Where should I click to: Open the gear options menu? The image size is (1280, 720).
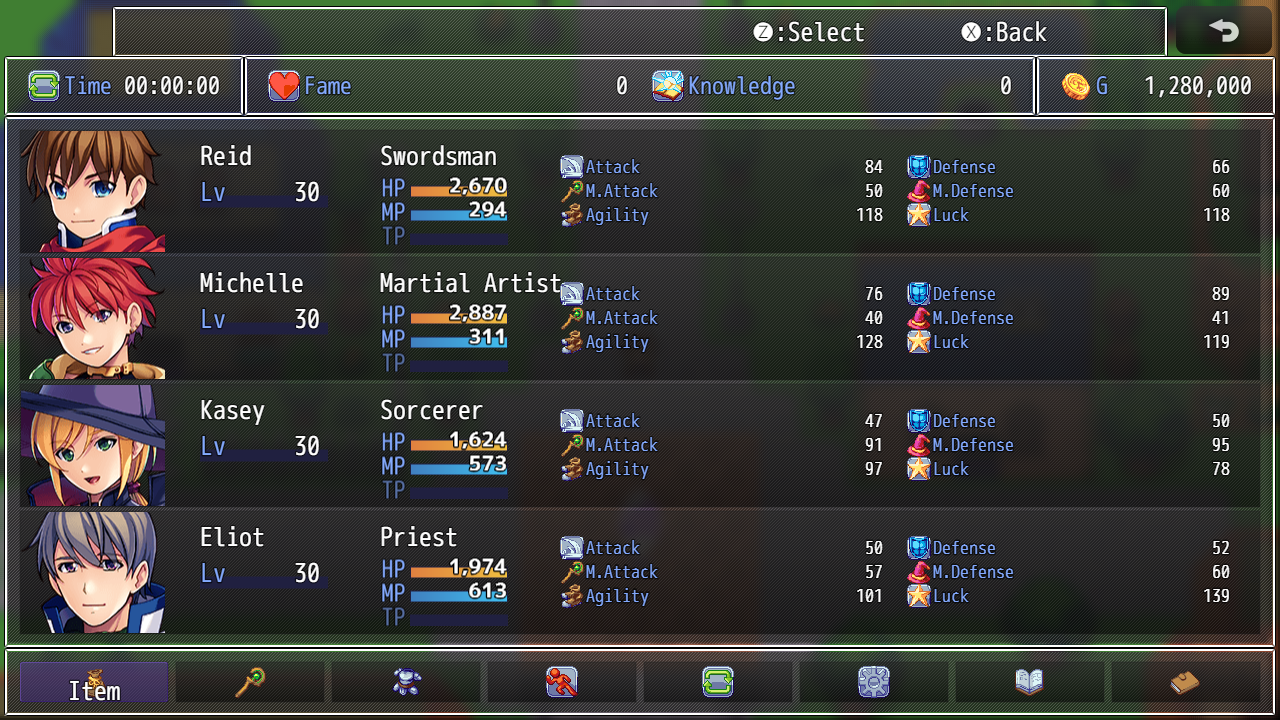[x=874, y=682]
